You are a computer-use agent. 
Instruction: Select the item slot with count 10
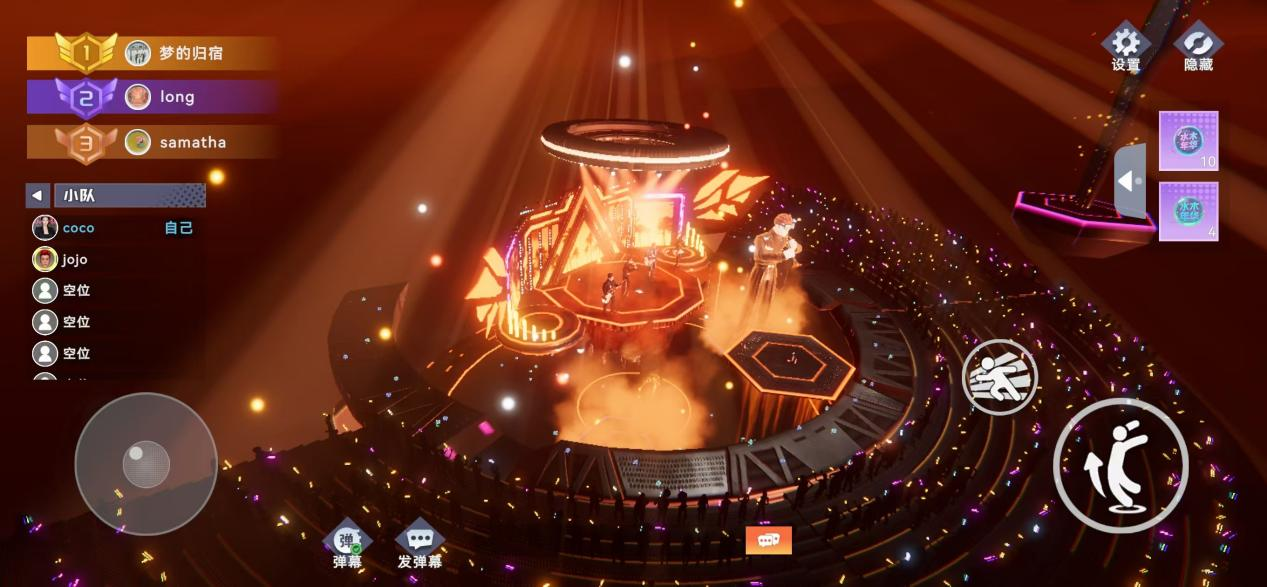(1188, 141)
